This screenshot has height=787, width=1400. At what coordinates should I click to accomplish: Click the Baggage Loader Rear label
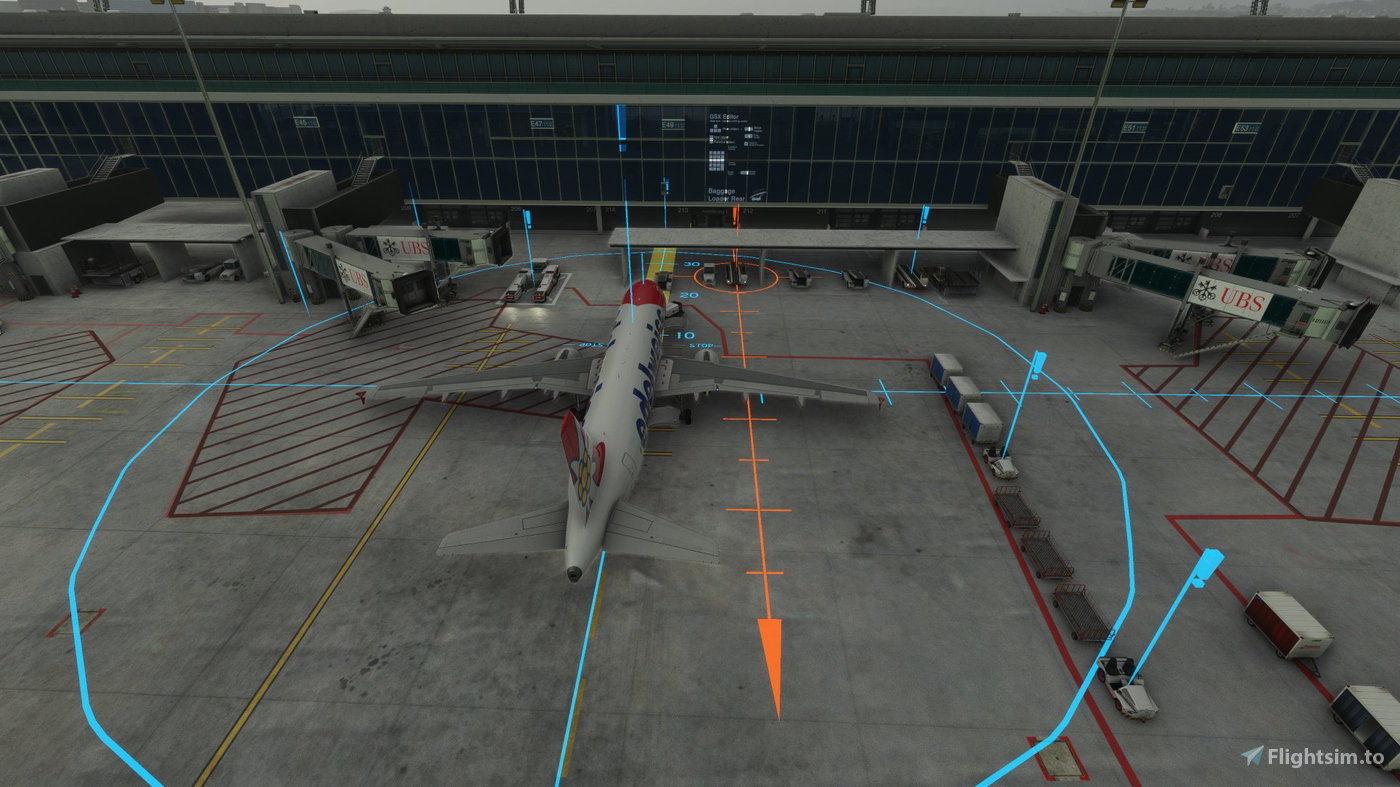pyautogui.click(x=726, y=194)
